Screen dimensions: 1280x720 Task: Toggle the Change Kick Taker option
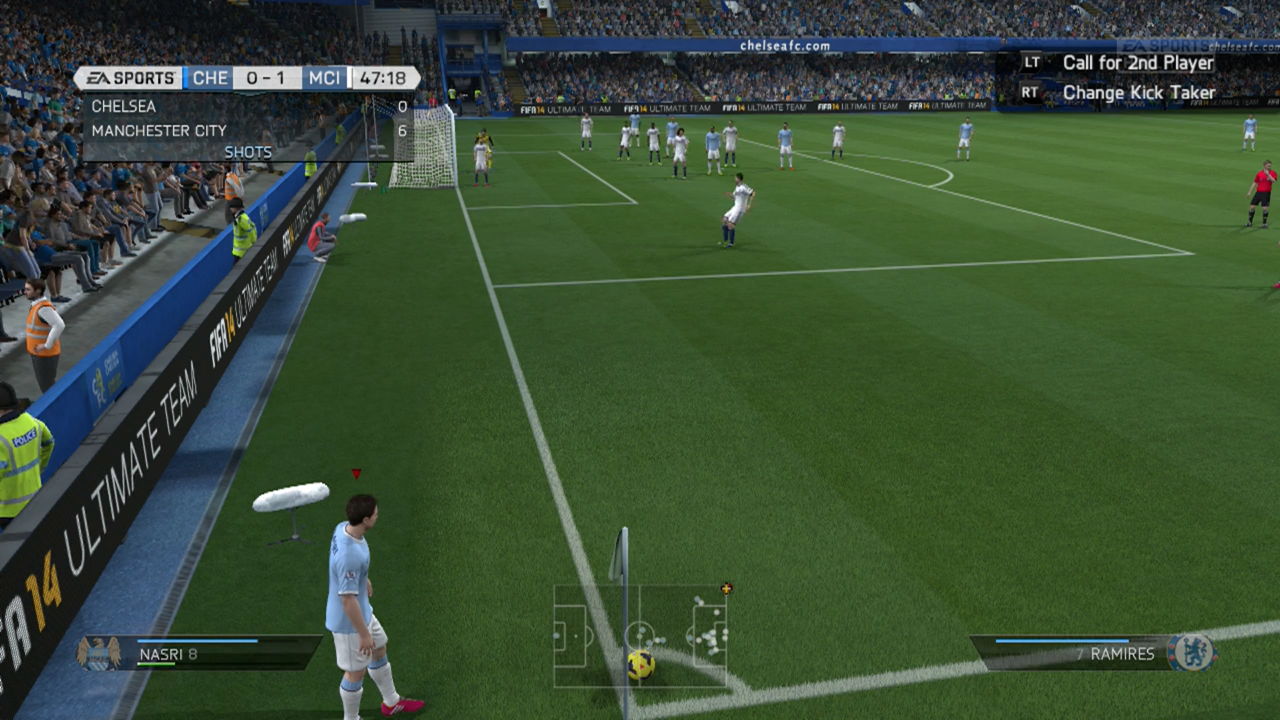click(x=1139, y=91)
